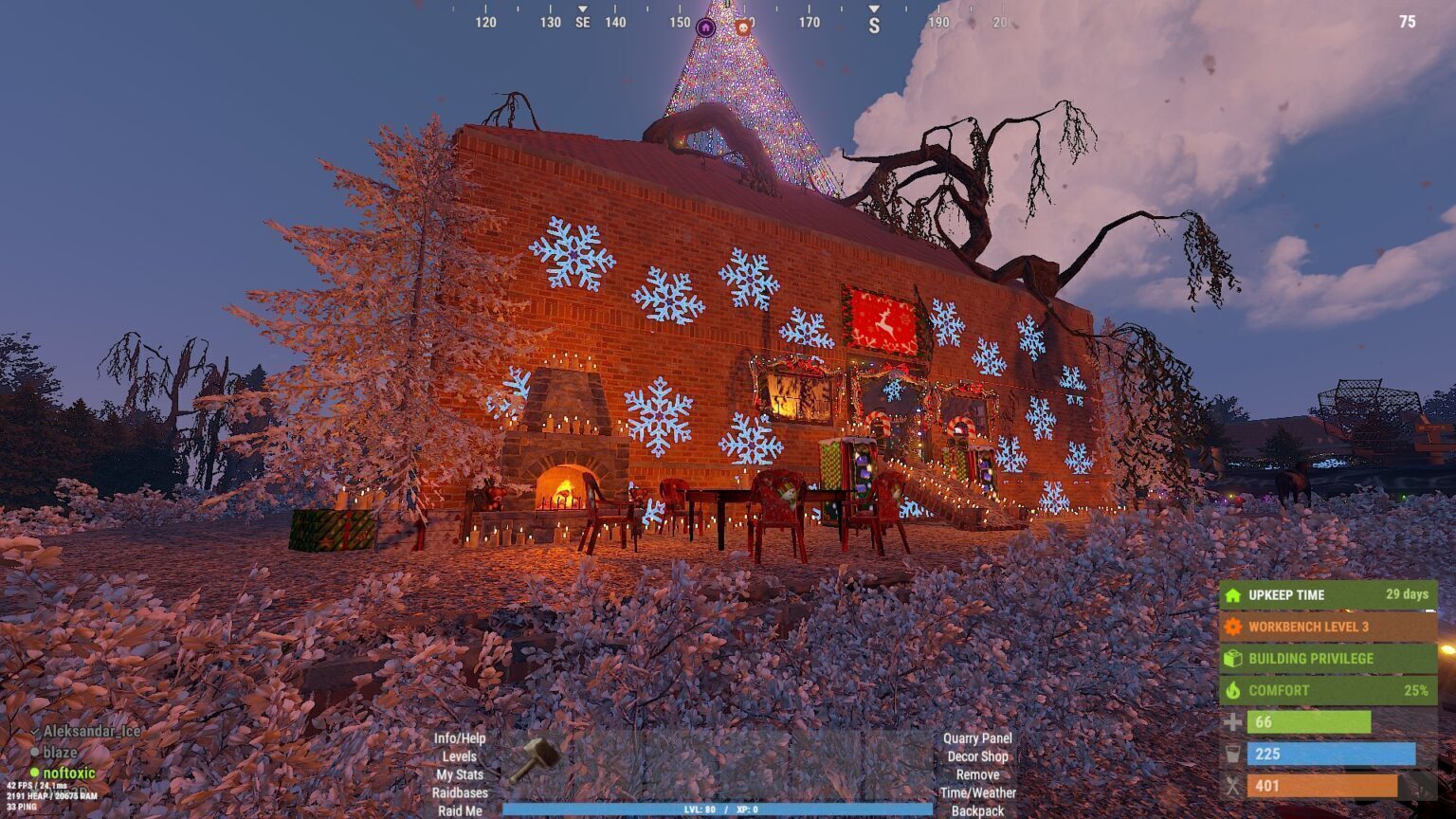The height and width of the screenshot is (819, 1456).
Task: Click the Comfort flame icon
Action: (x=1233, y=690)
